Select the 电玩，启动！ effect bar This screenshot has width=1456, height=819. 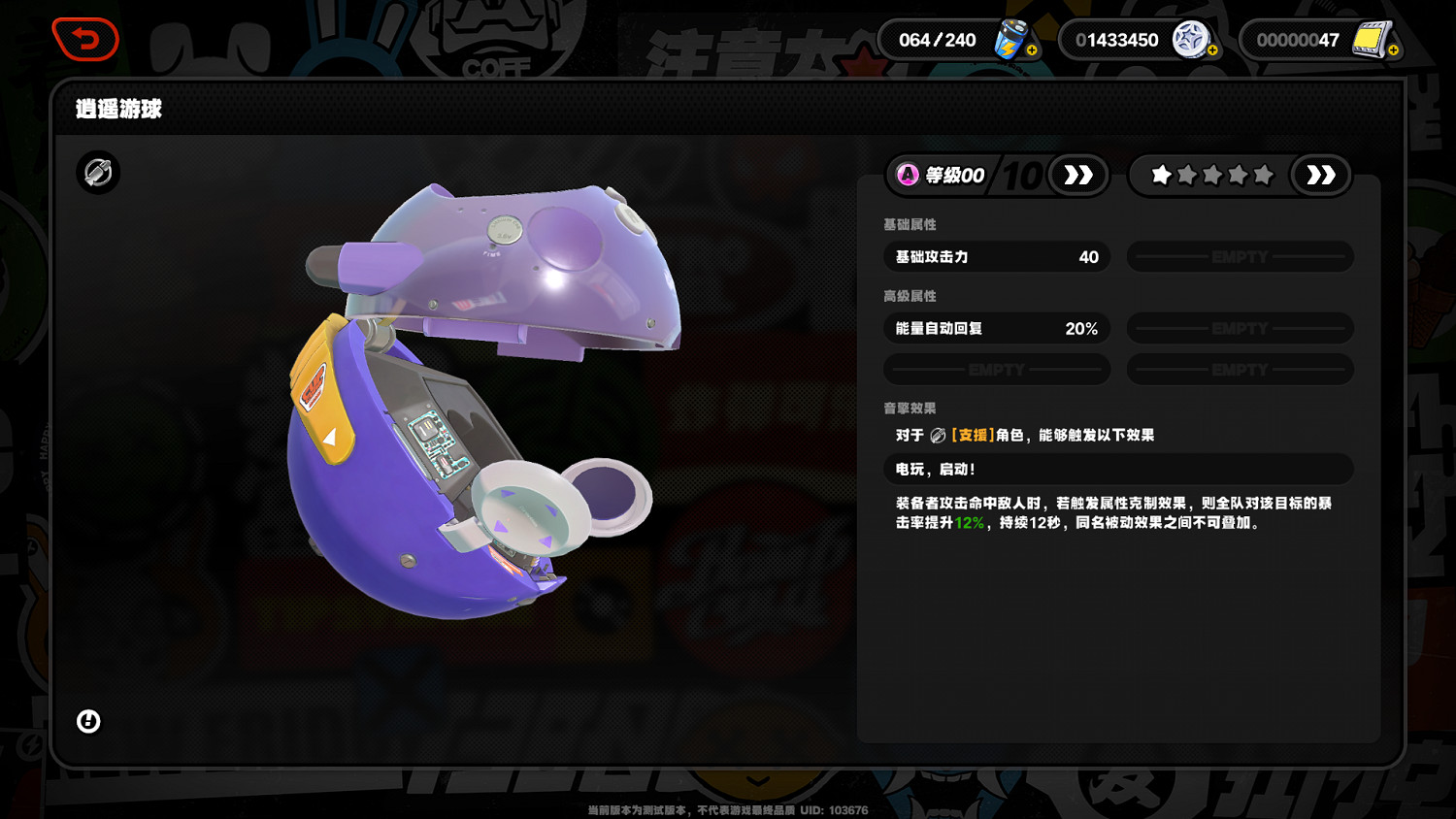tap(1117, 470)
